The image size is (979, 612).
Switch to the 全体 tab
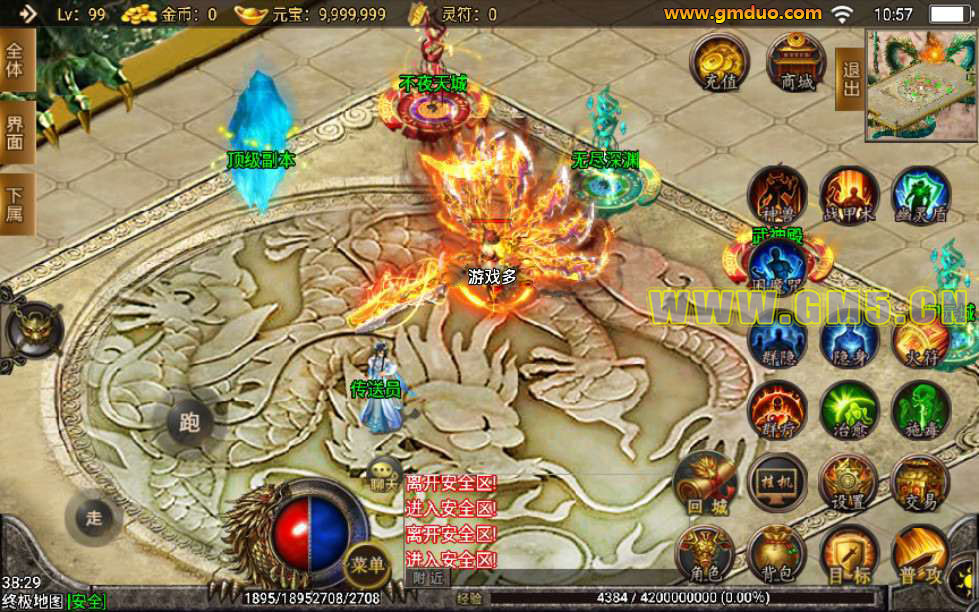(x=17, y=61)
